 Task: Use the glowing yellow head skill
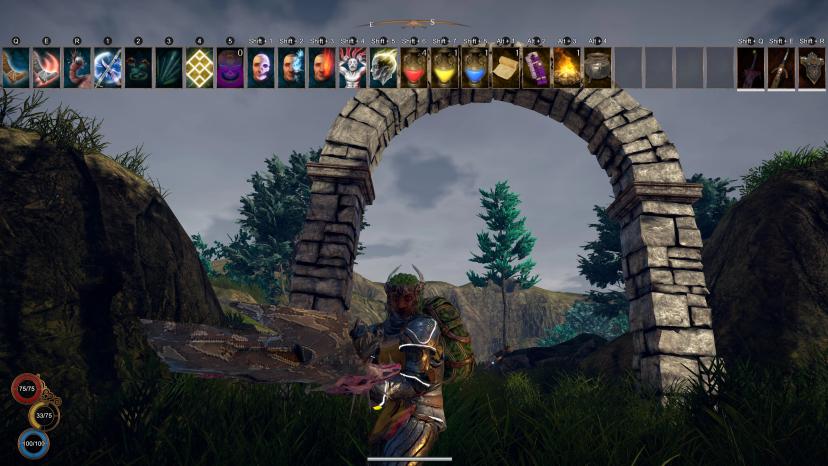click(x=384, y=67)
